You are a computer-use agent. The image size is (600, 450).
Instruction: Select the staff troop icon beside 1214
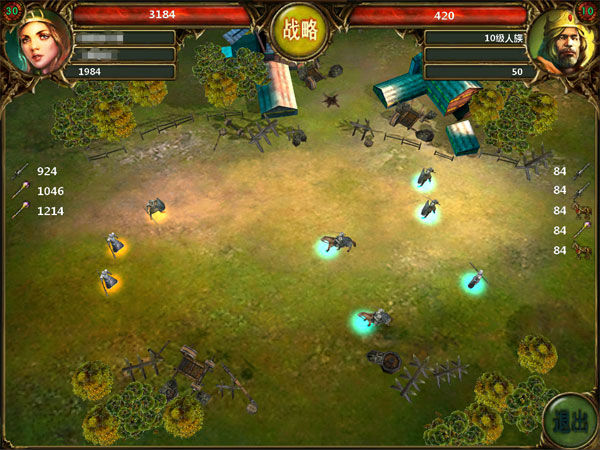[20, 211]
